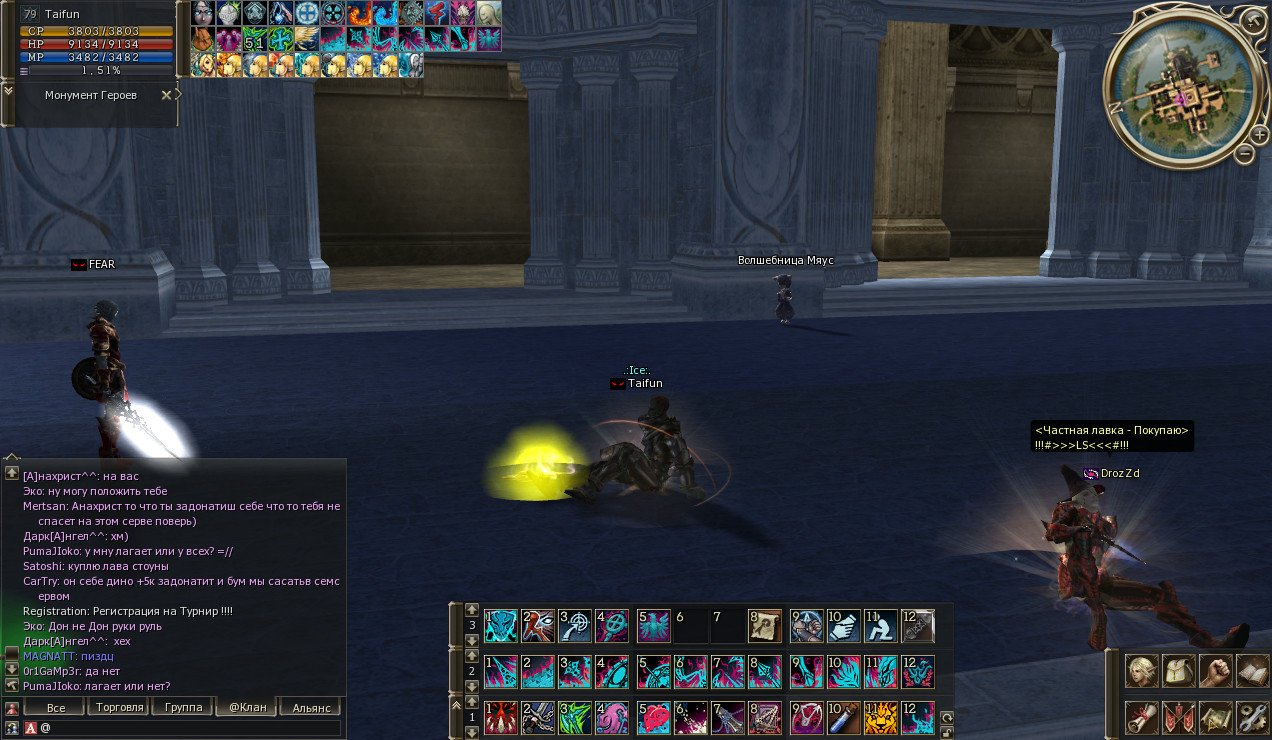This screenshot has height=740, width=1272.
Task: Open the actions fist icon
Action: coord(1216,671)
